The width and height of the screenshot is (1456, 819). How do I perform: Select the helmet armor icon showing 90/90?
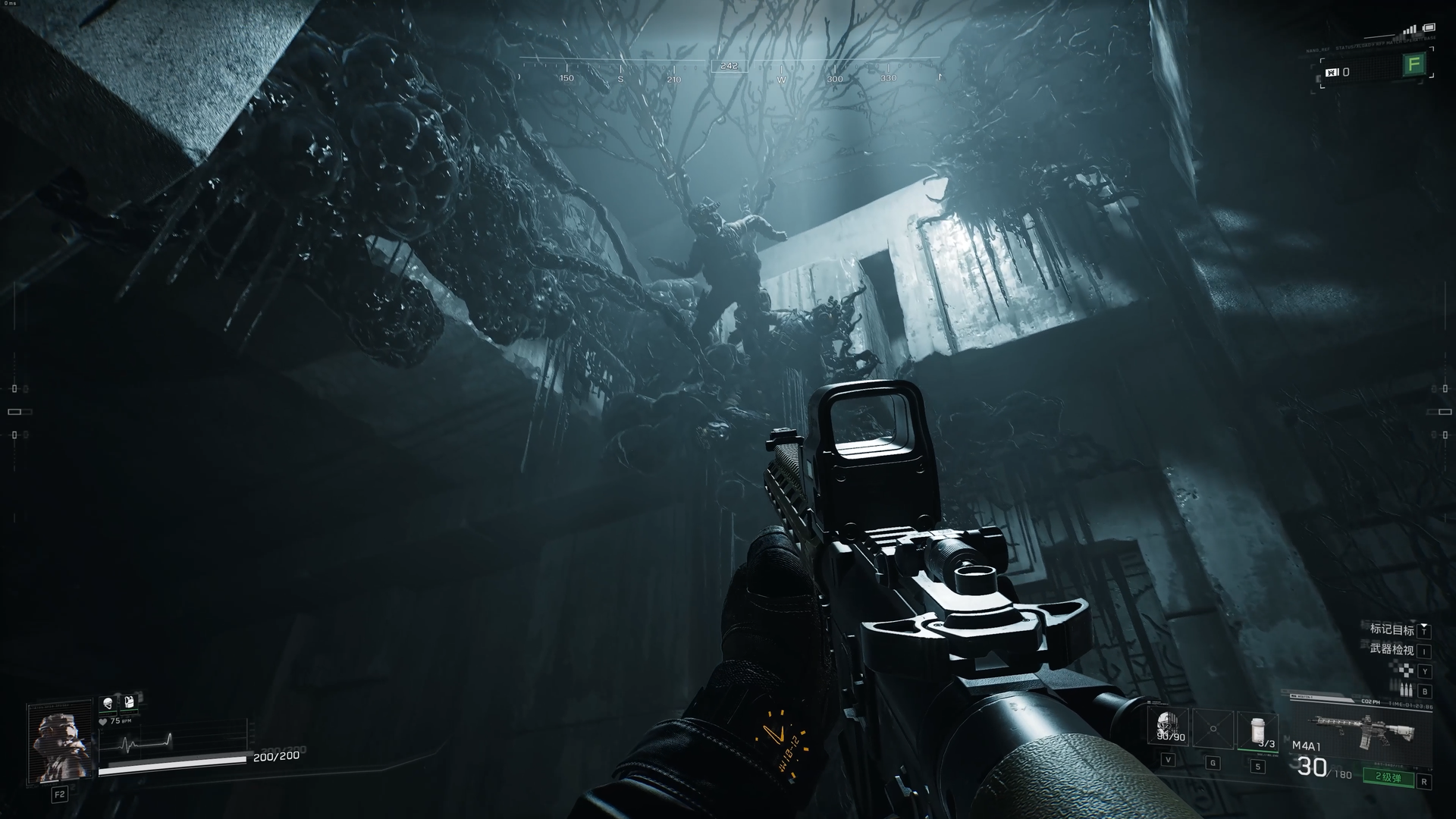pyautogui.click(x=1166, y=726)
